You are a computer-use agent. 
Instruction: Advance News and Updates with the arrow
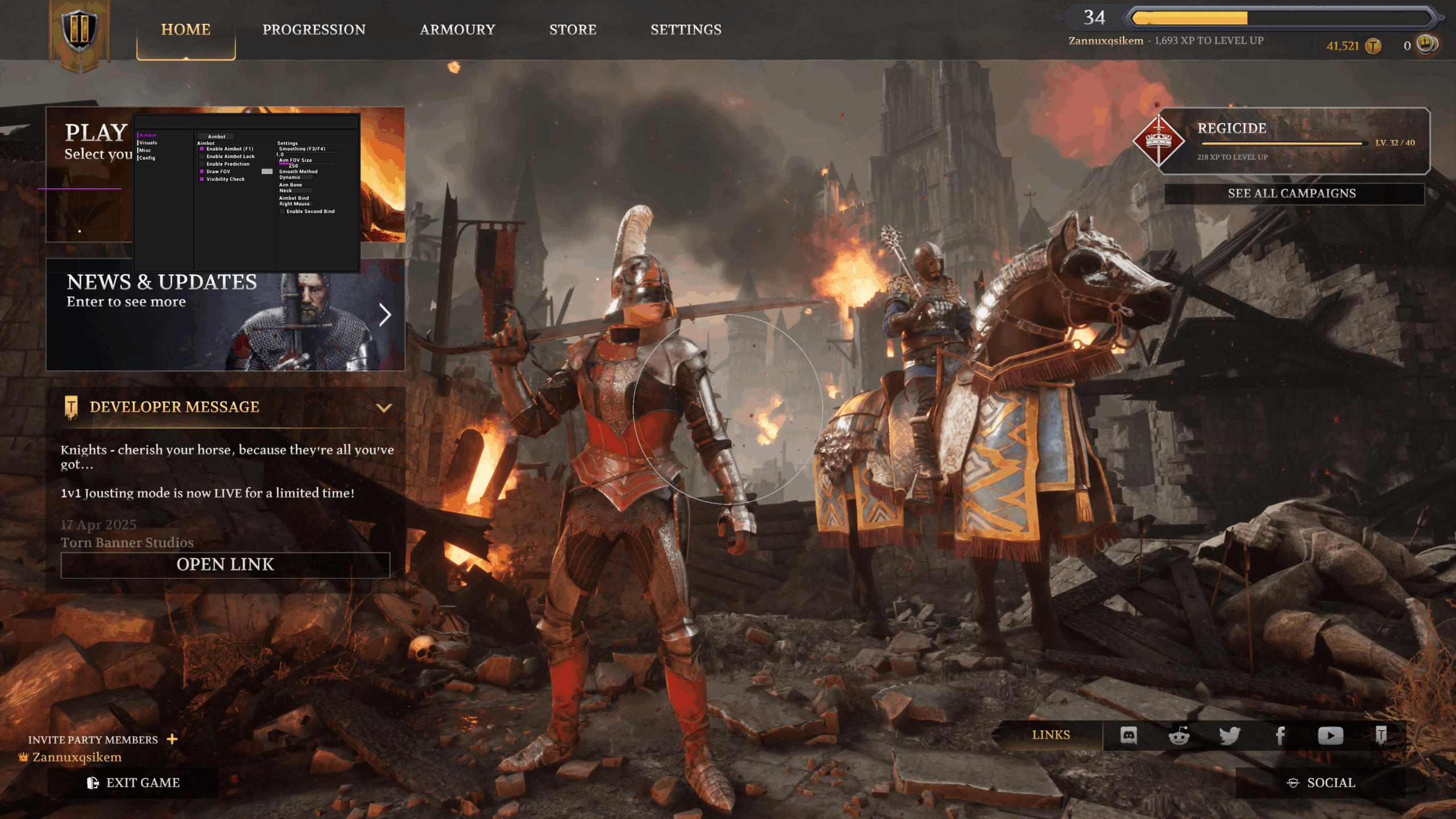coord(386,314)
